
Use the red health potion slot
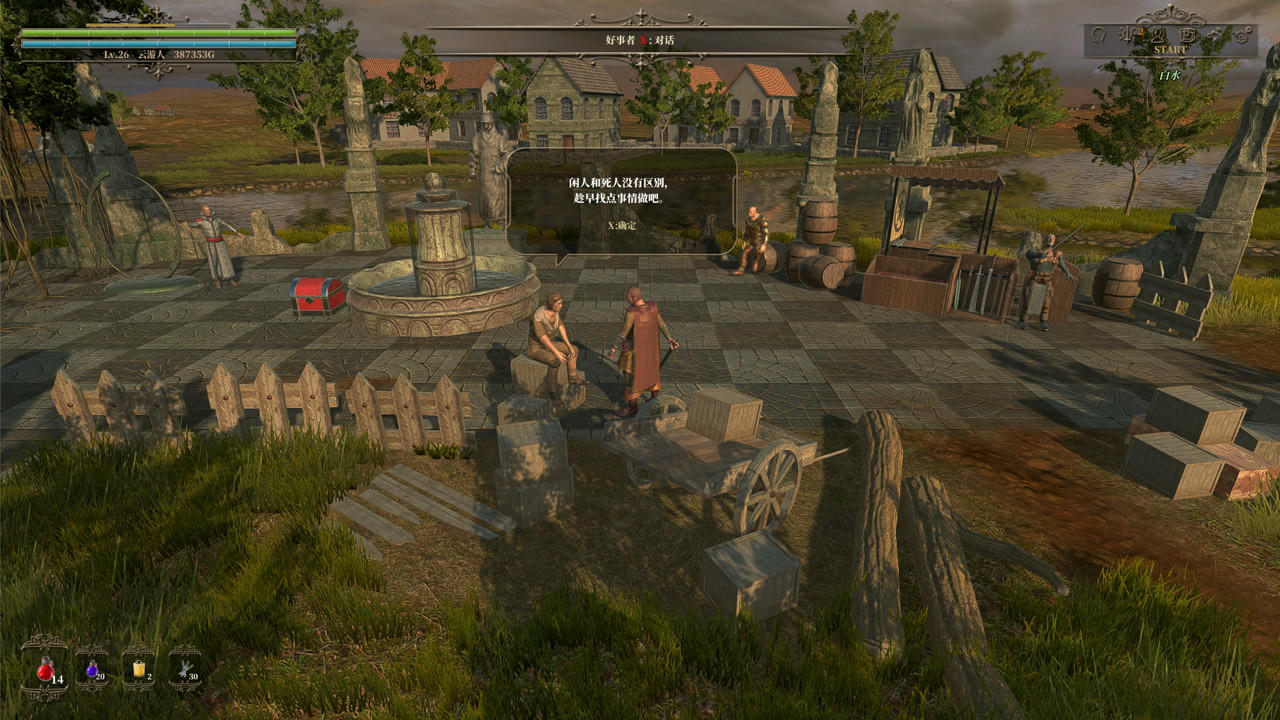(45, 669)
